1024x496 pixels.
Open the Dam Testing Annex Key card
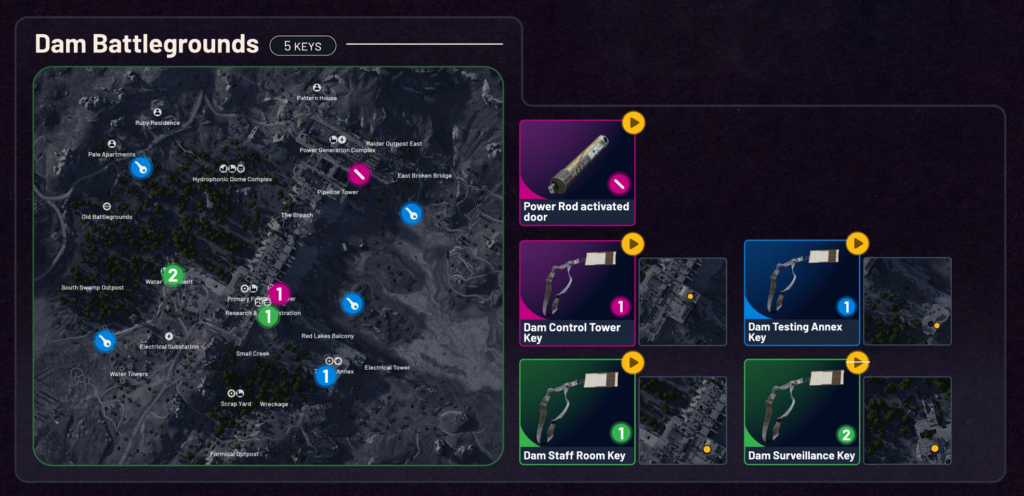[x=801, y=293]
